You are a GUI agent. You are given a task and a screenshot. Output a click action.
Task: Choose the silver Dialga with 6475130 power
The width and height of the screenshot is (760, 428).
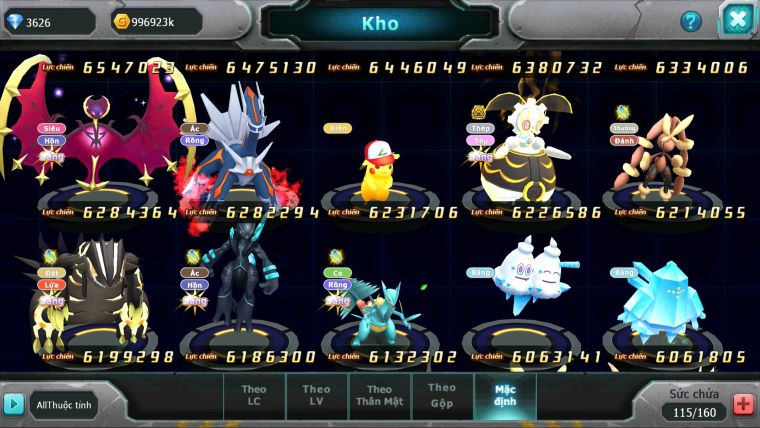coord(238,140)
